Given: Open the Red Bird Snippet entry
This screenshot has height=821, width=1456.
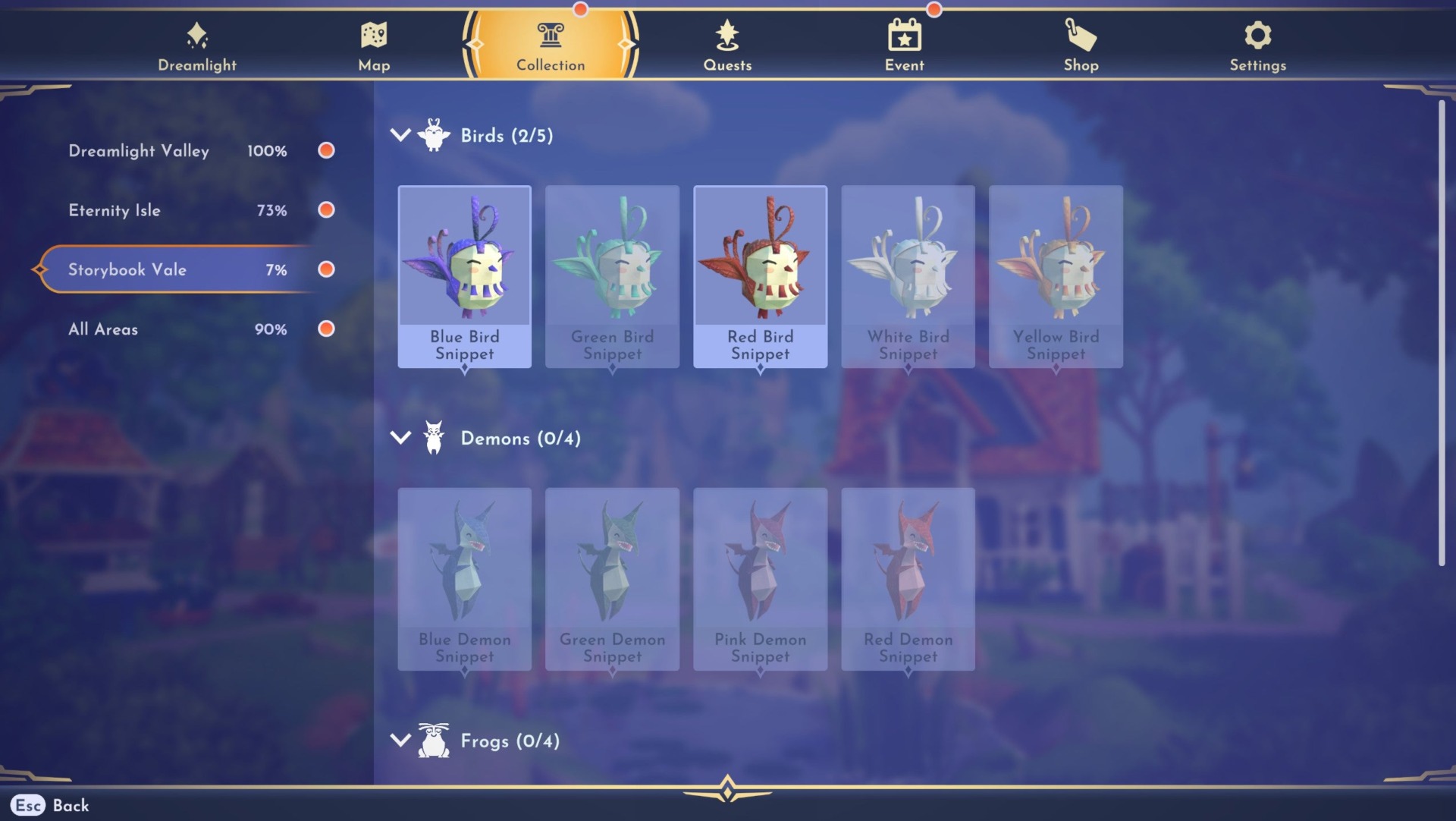Looking at the screenshot, I should point(760,276).
